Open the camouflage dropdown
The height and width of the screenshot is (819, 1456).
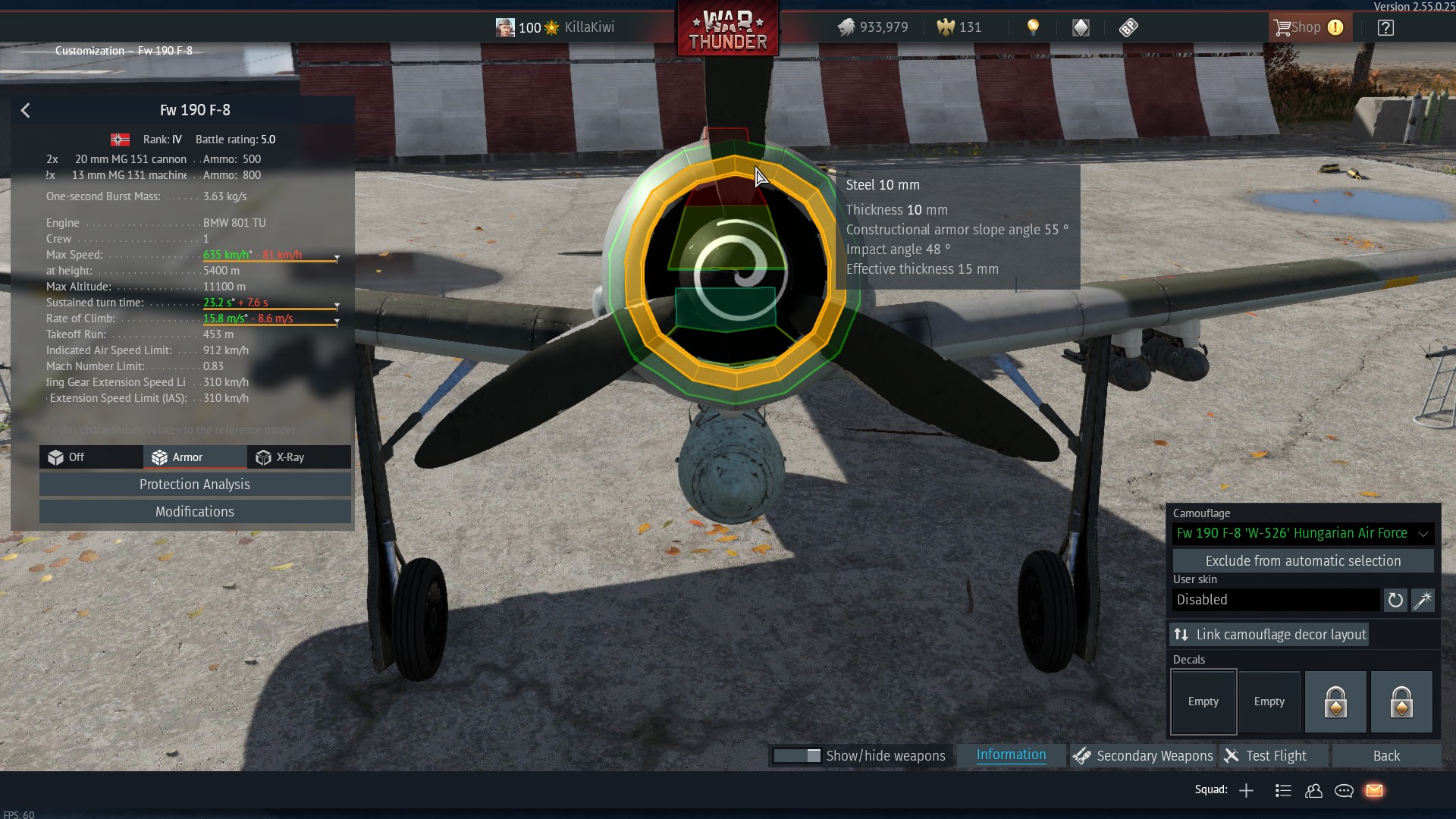[1302, 533]
